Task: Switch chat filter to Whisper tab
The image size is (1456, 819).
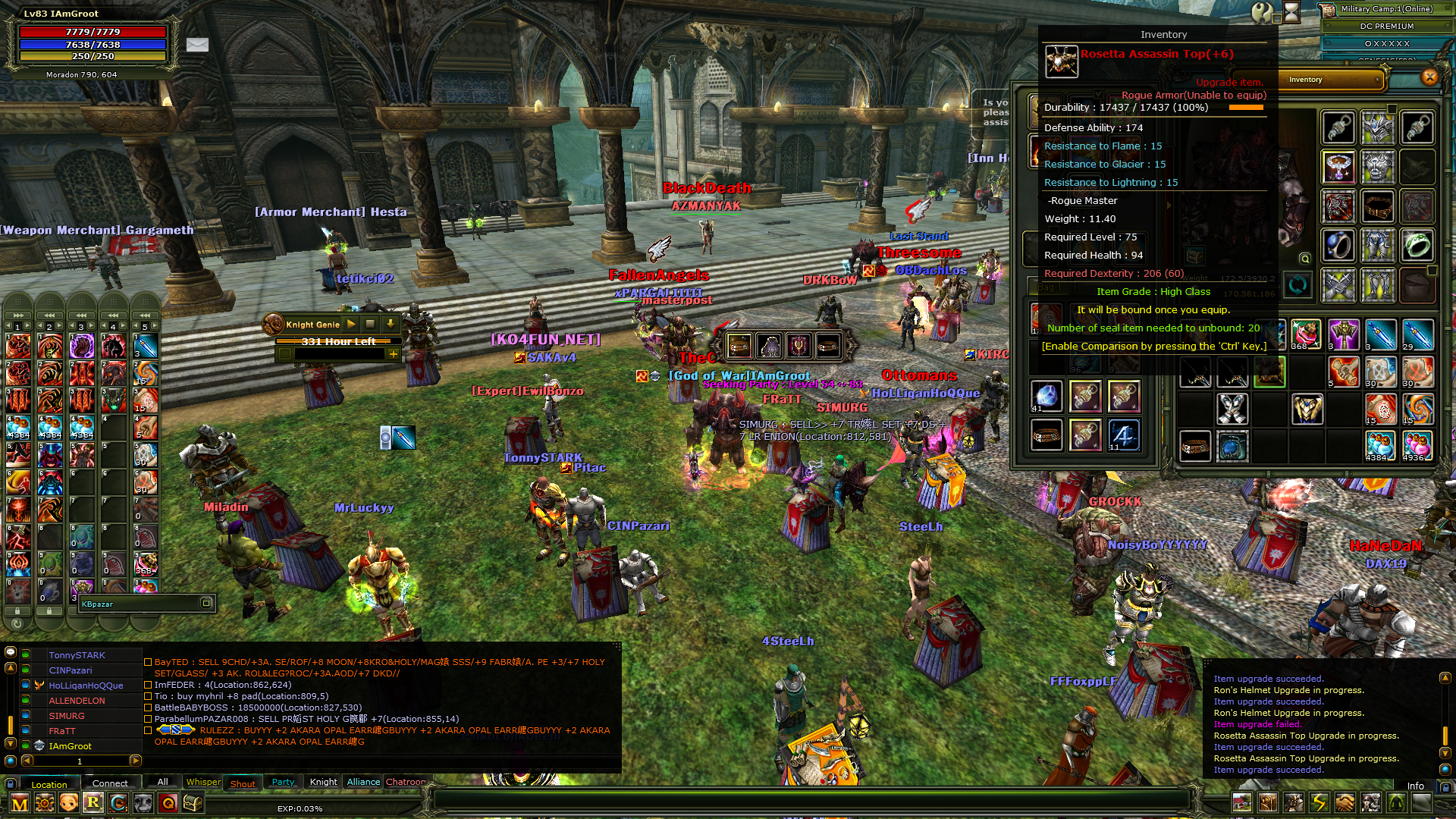Action: pyautogui.click(x=203, y=782)
